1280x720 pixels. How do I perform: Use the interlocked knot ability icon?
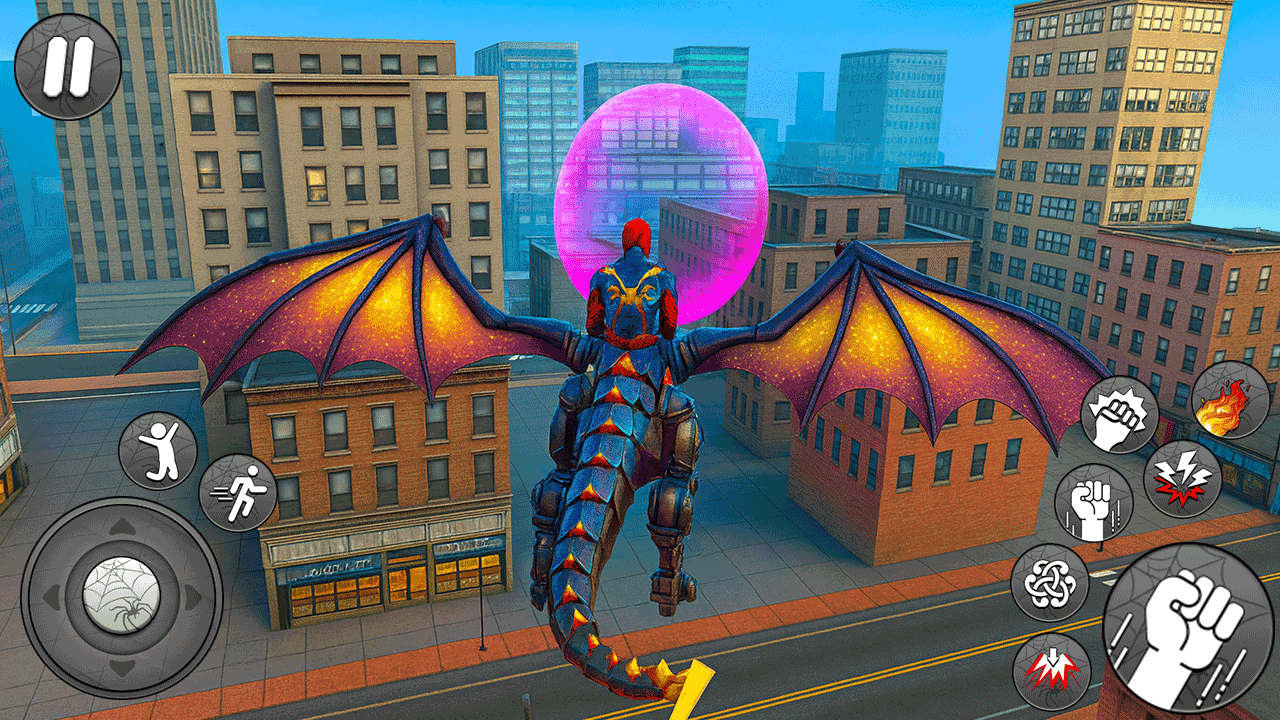point(1049,582)
